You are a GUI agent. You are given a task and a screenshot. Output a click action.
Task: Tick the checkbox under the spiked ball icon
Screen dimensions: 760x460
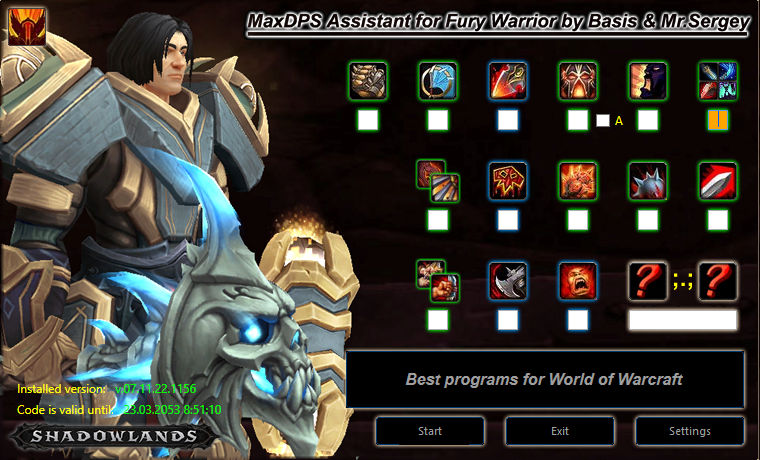click(648, 220)
